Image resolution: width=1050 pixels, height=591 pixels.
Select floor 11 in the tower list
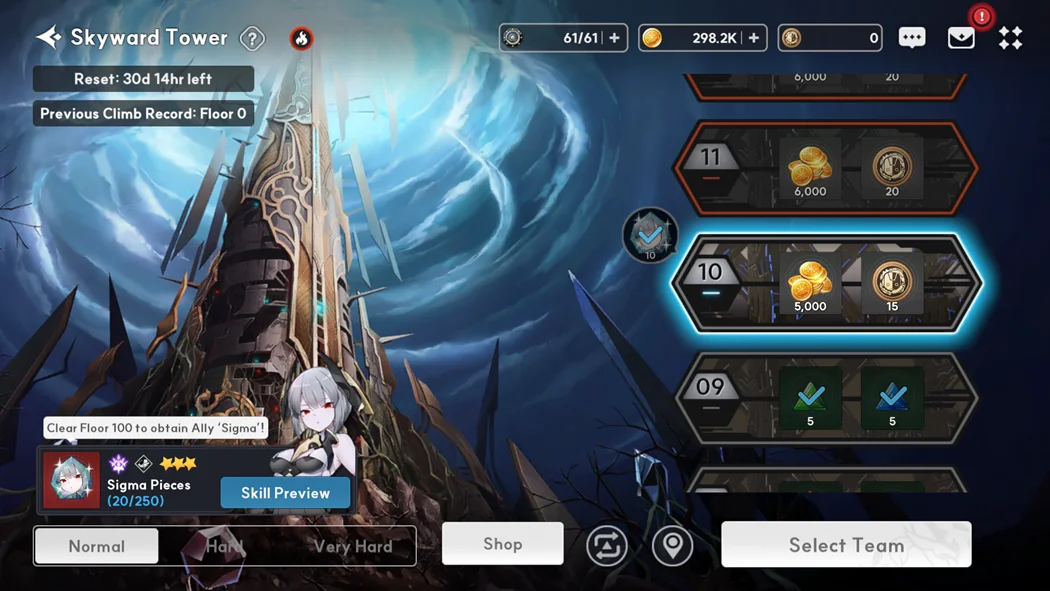pos(825,169)
